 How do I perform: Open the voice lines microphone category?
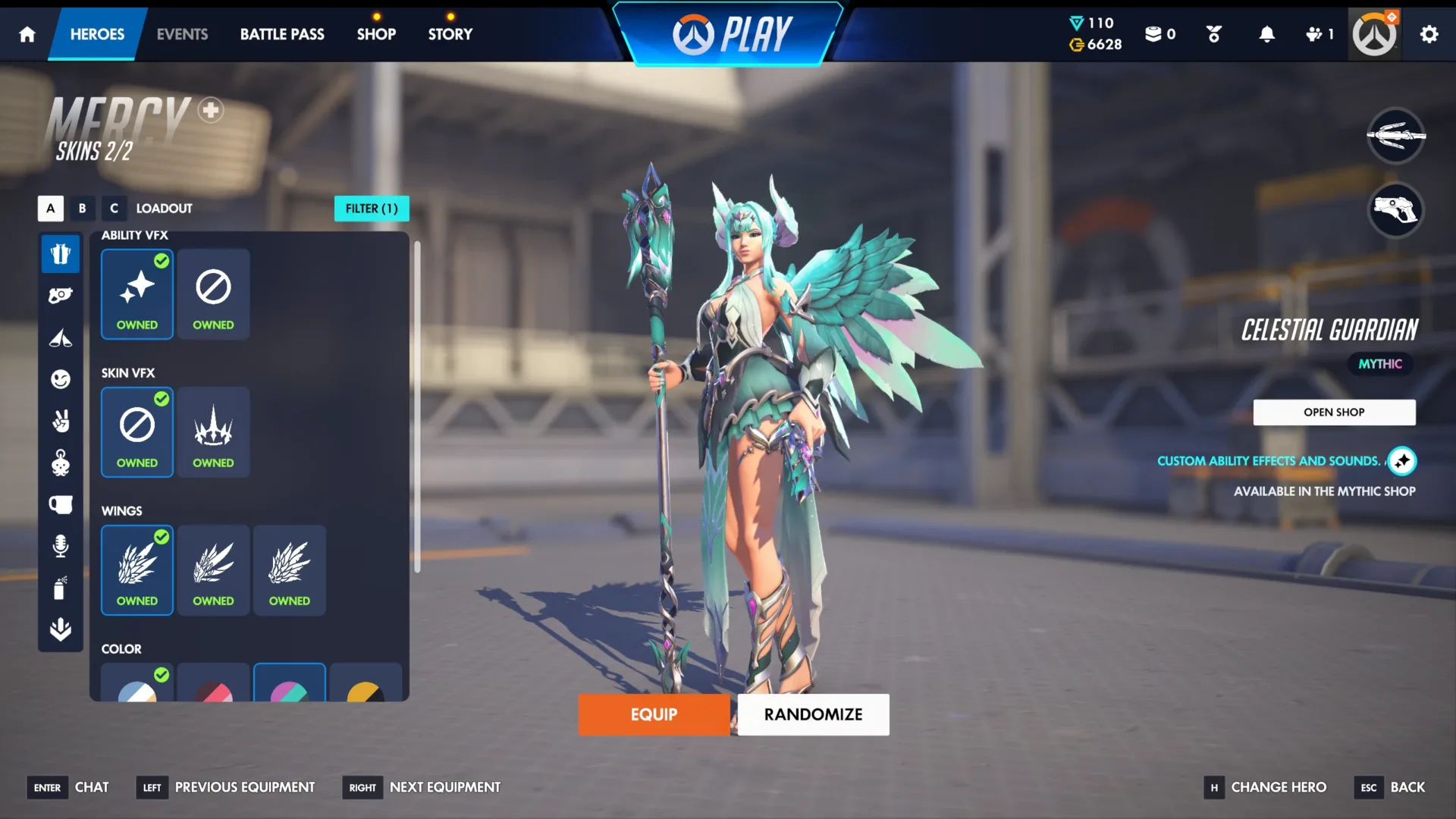point(61,547)
